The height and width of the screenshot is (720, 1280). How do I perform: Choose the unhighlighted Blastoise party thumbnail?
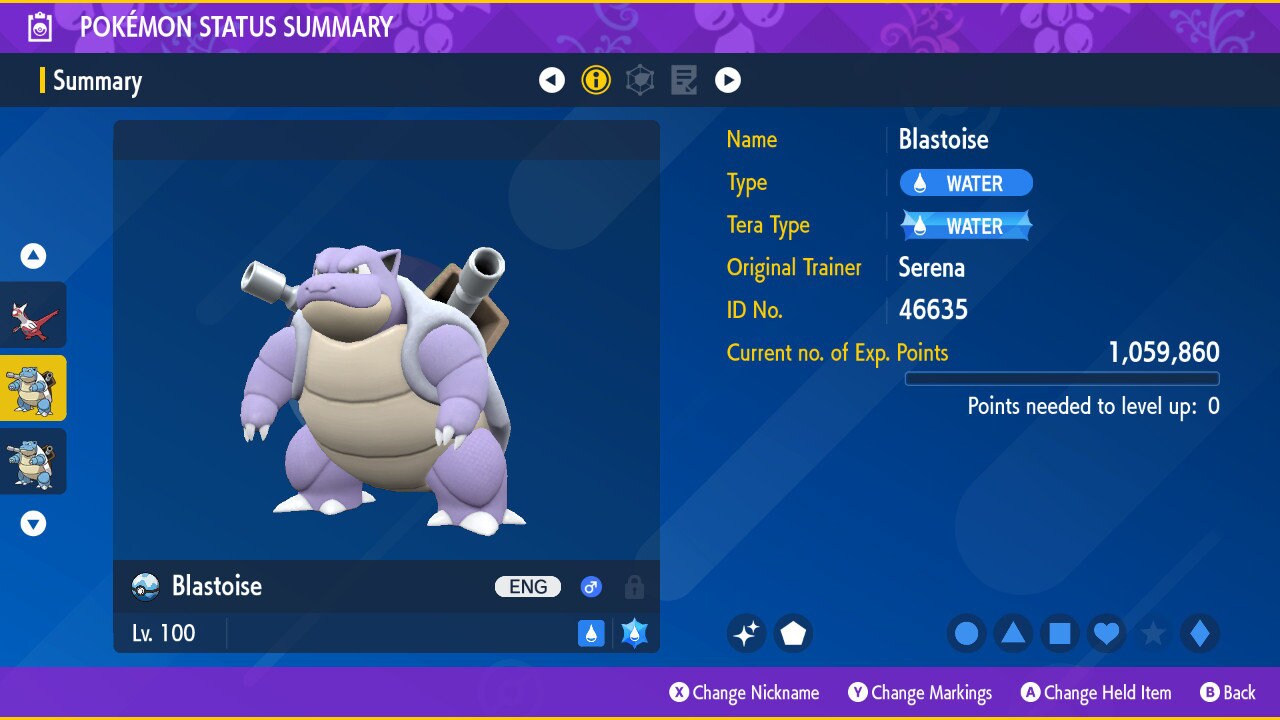pos(33,461)
